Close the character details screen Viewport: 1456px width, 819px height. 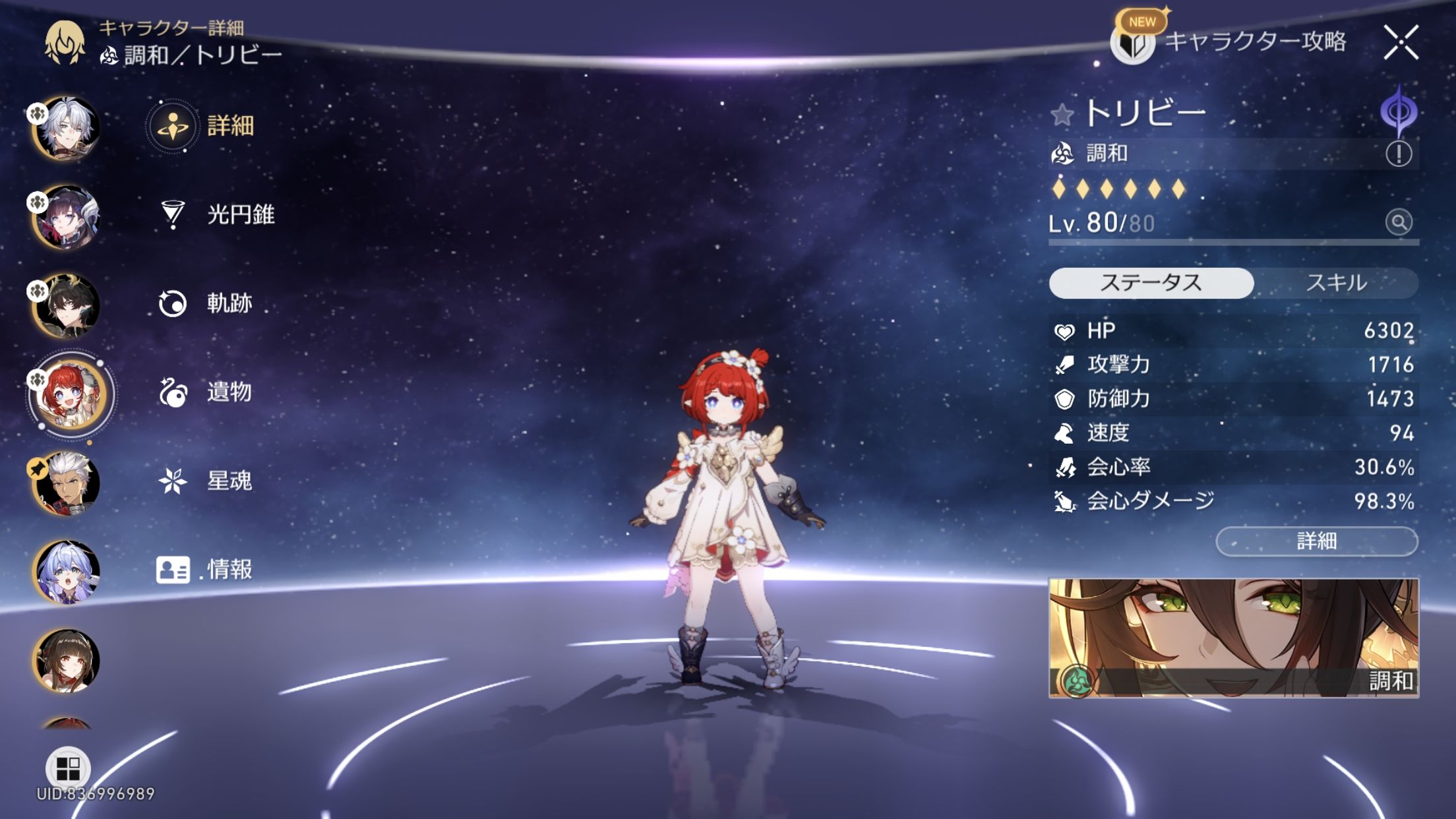[1401, 43]
